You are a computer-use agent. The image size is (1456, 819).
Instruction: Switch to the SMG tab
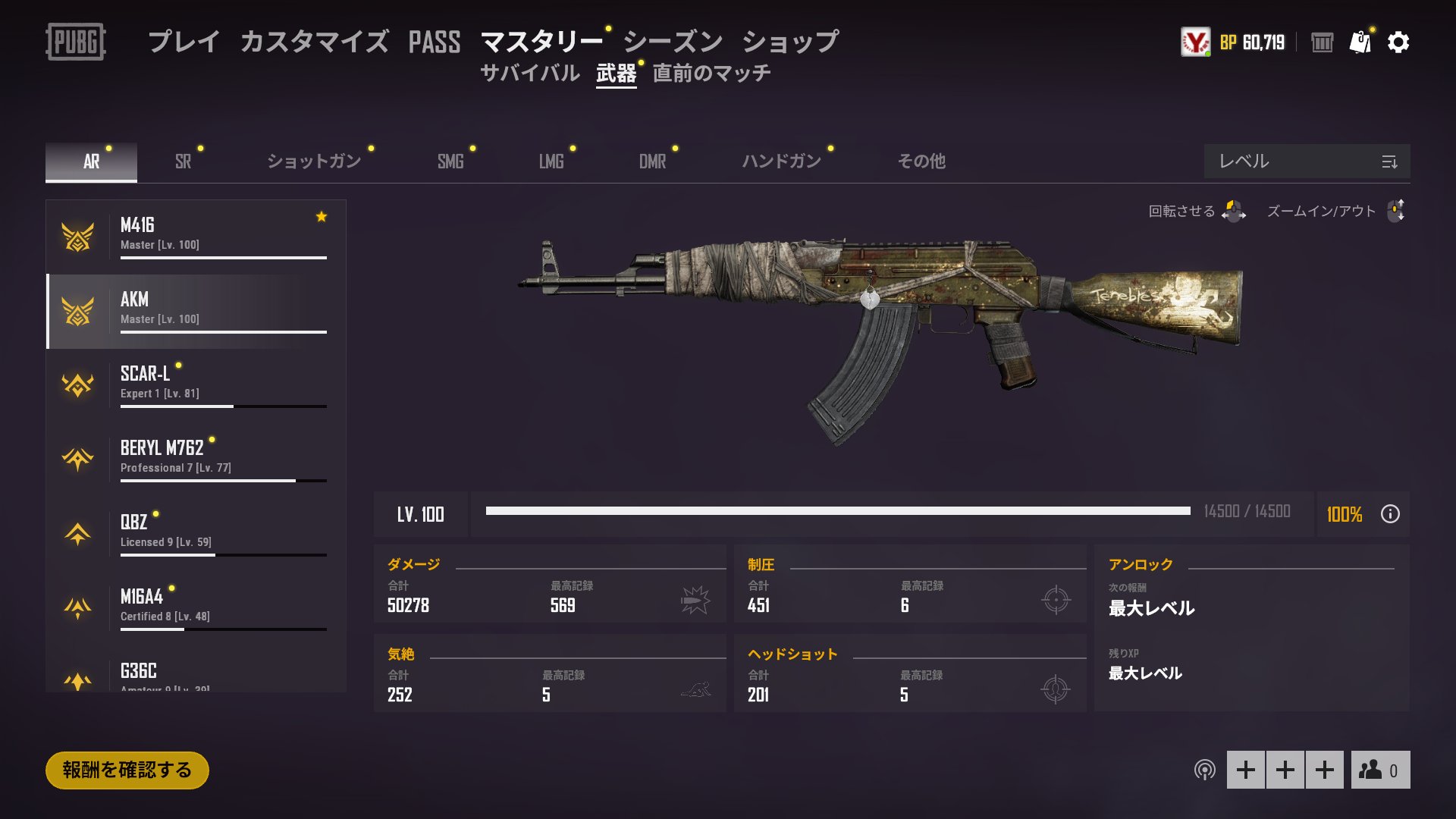450,162
